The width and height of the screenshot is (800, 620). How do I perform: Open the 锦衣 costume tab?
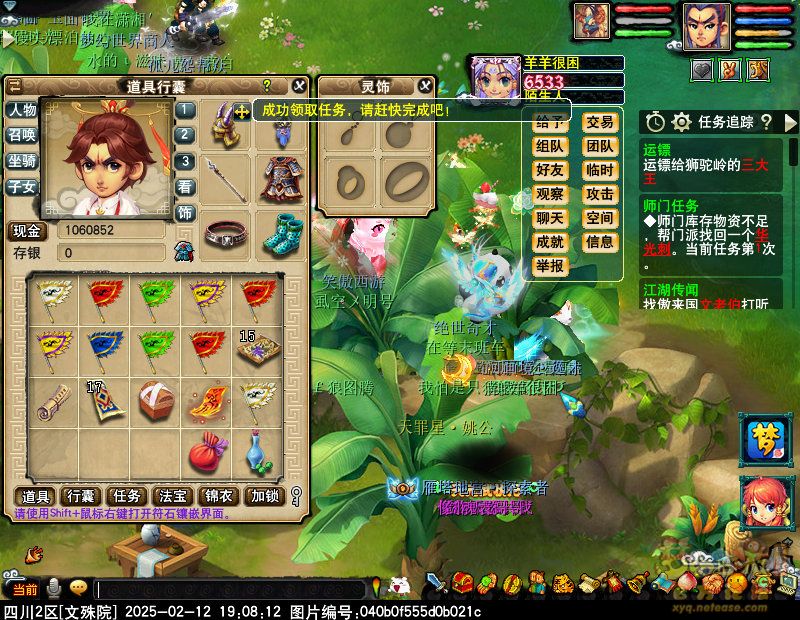pos(219,496)
